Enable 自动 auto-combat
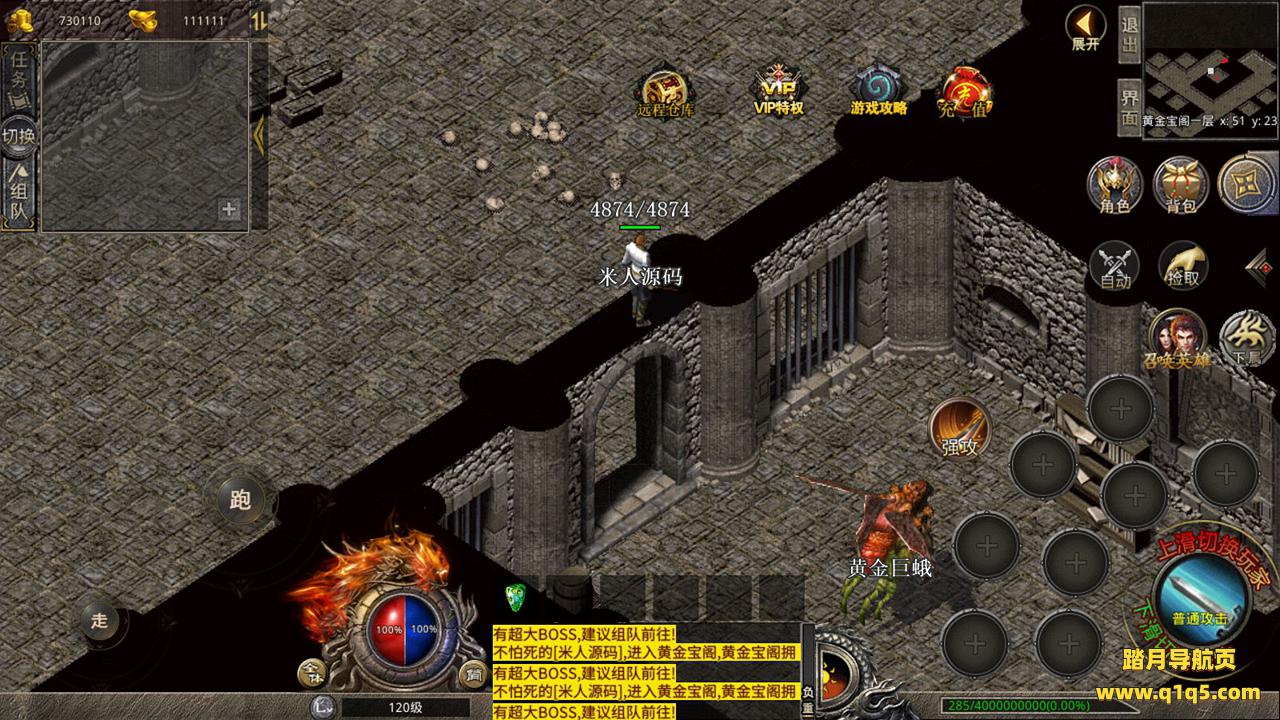Screen dimensions: 1280x720 point(1115,265)
